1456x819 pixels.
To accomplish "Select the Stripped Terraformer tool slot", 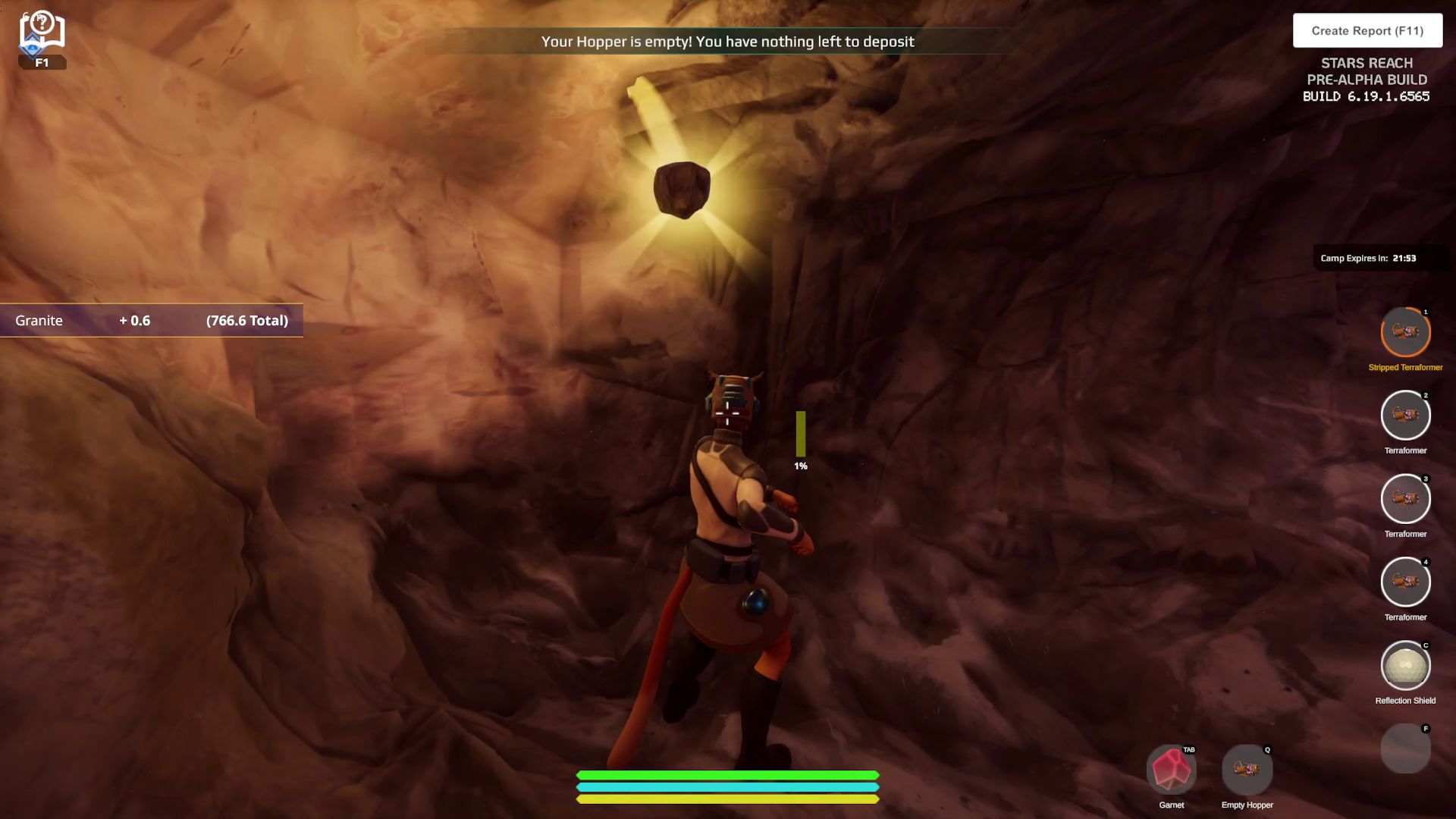I will tap(1405, 333).
